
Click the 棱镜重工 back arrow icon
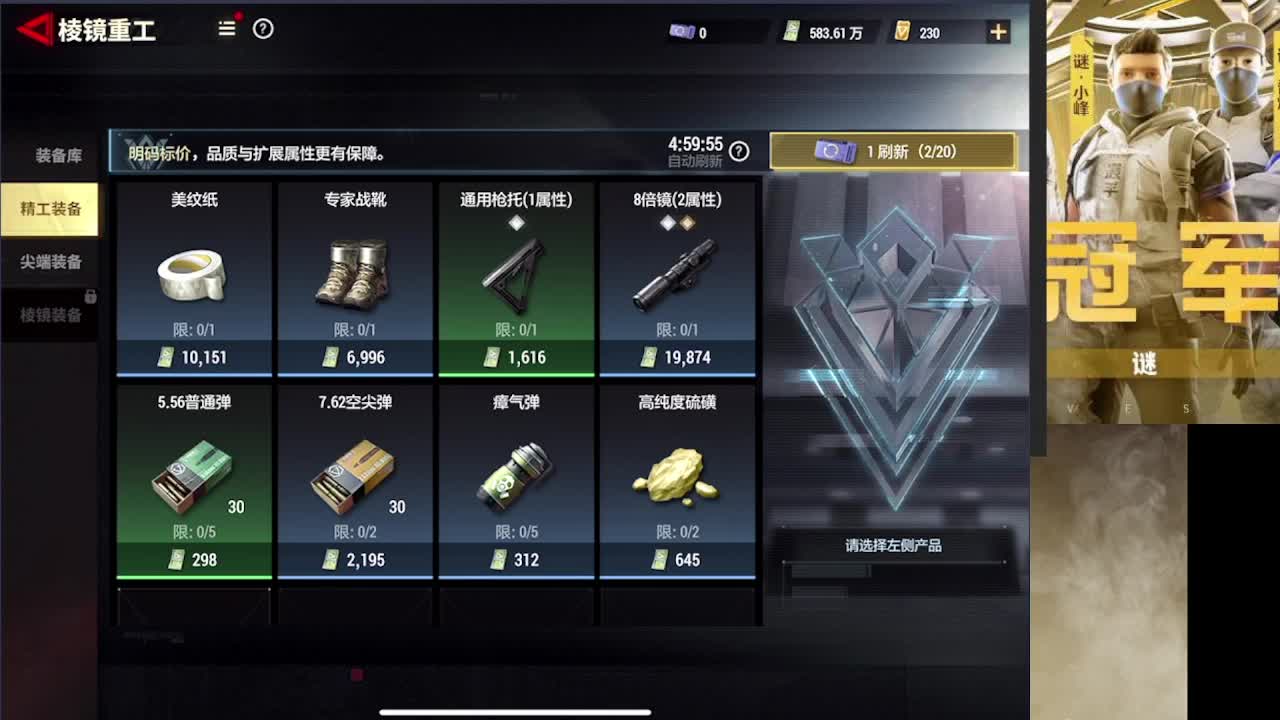tap(36, 29)
